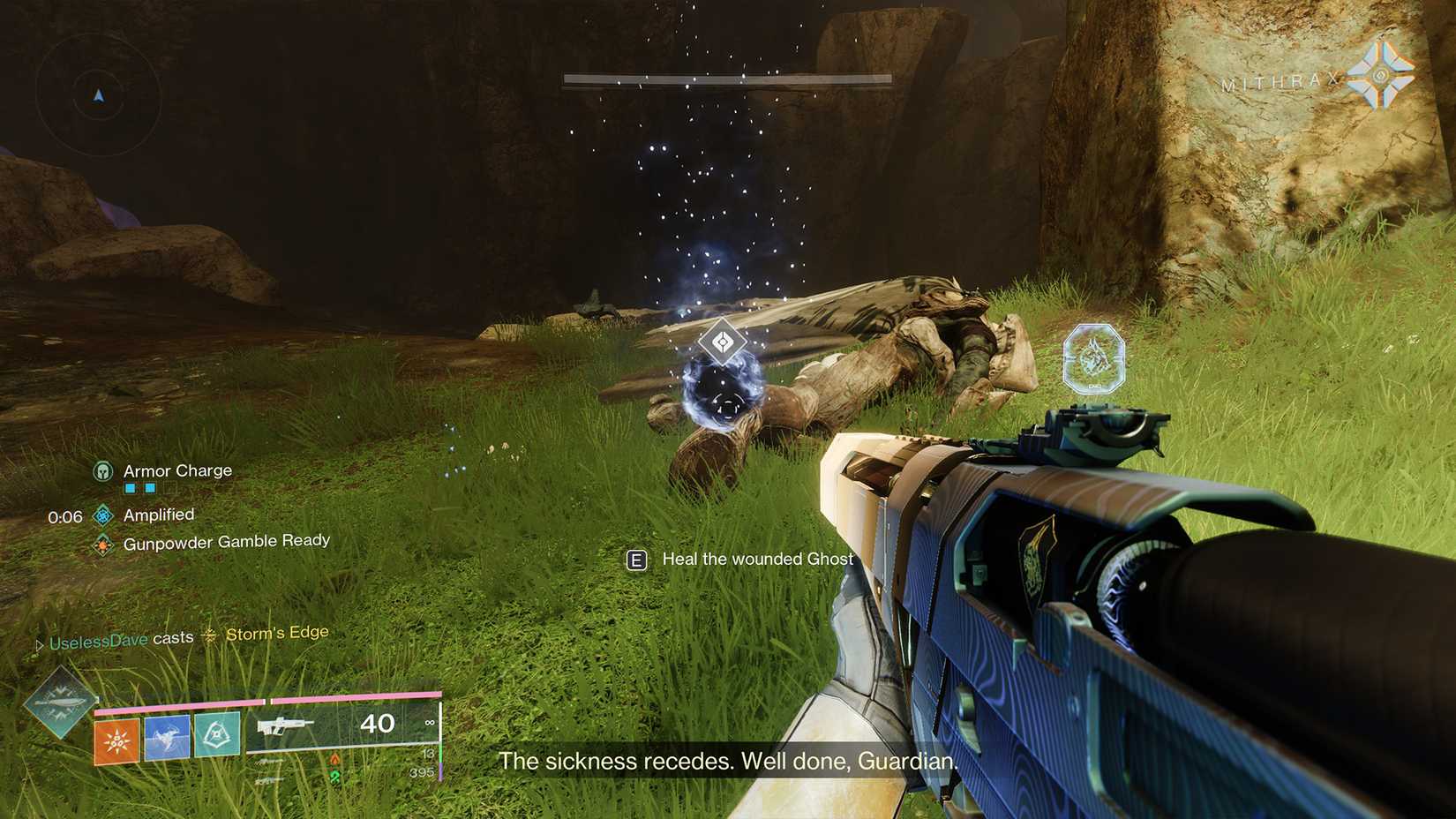This screenshot has height=819, width=1456.
Task: Click the auto rifle weapon silhouette icon
Action: (287, 725)
